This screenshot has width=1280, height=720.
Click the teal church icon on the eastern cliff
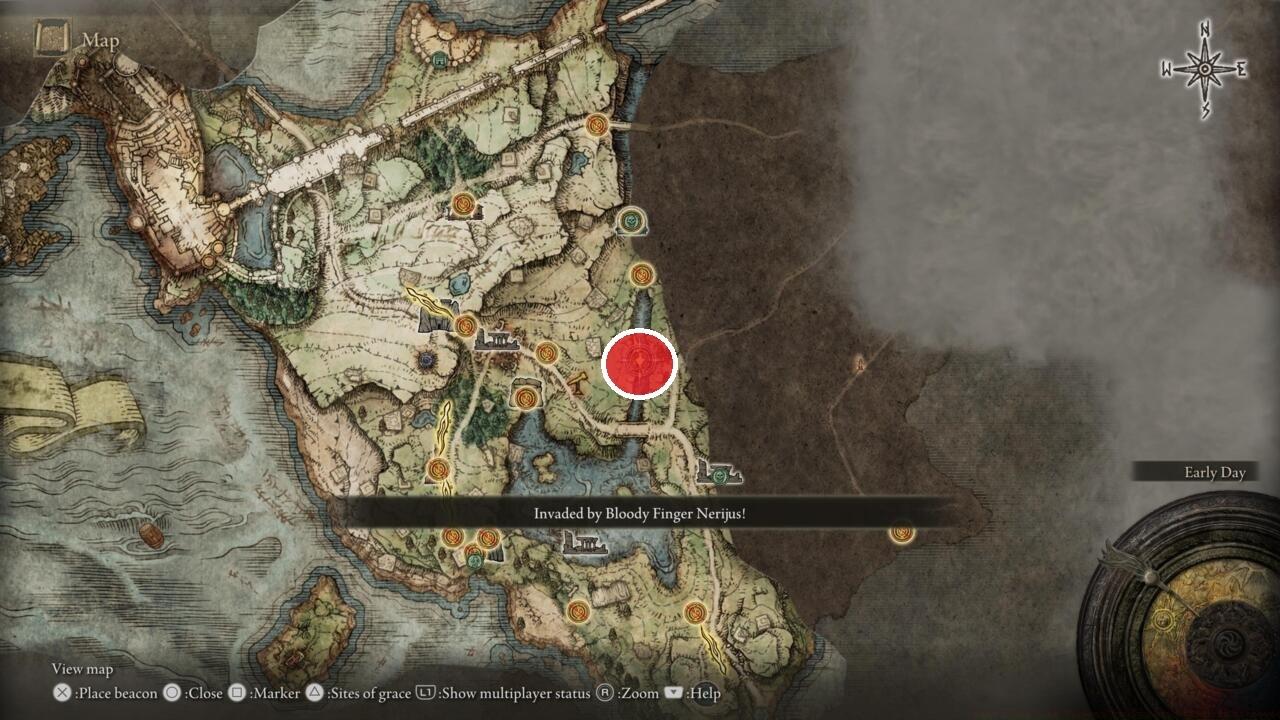click(631, 222)
